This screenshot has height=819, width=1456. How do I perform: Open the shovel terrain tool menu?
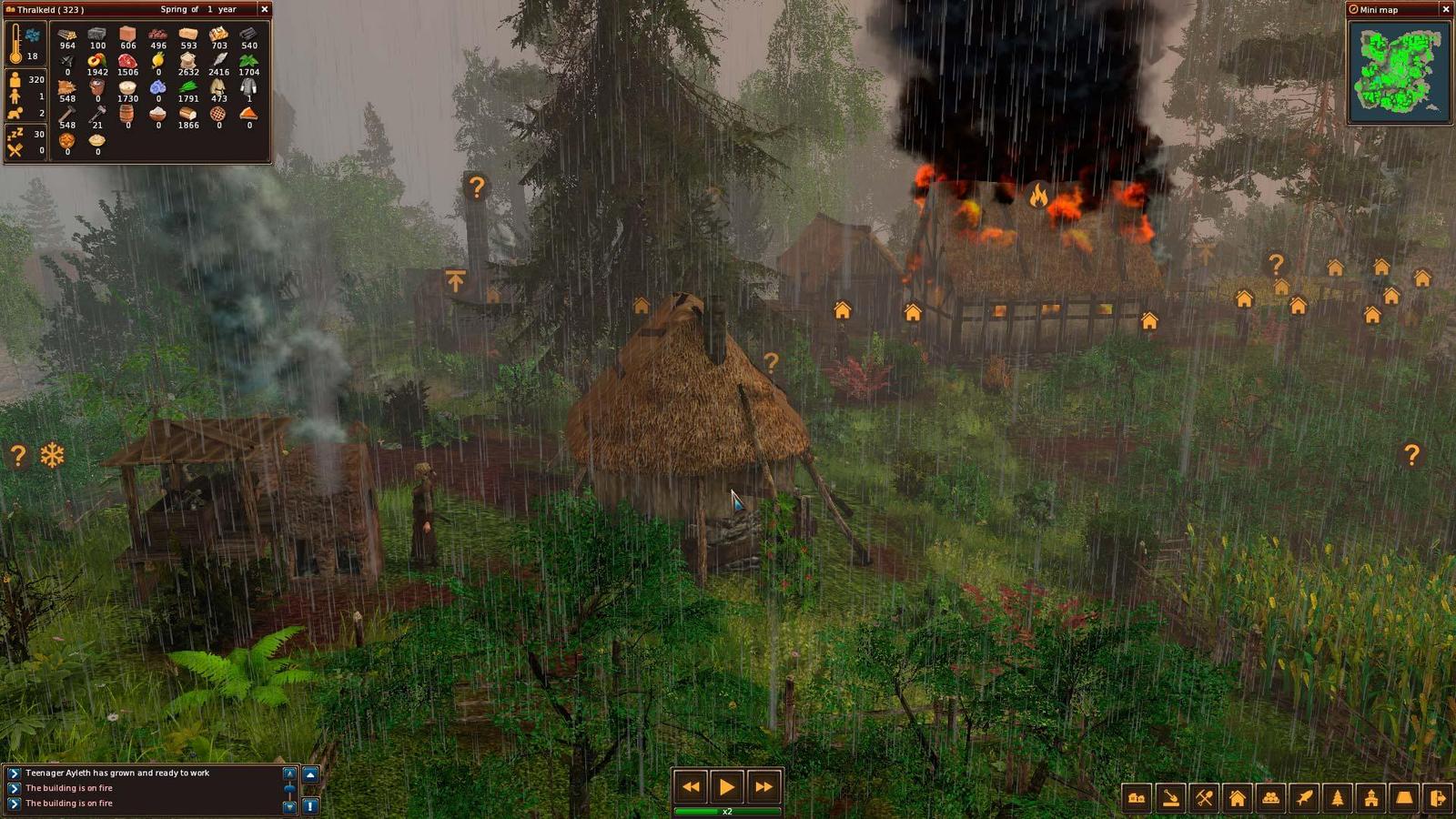pyautogui.click(x=1170, y=798)
